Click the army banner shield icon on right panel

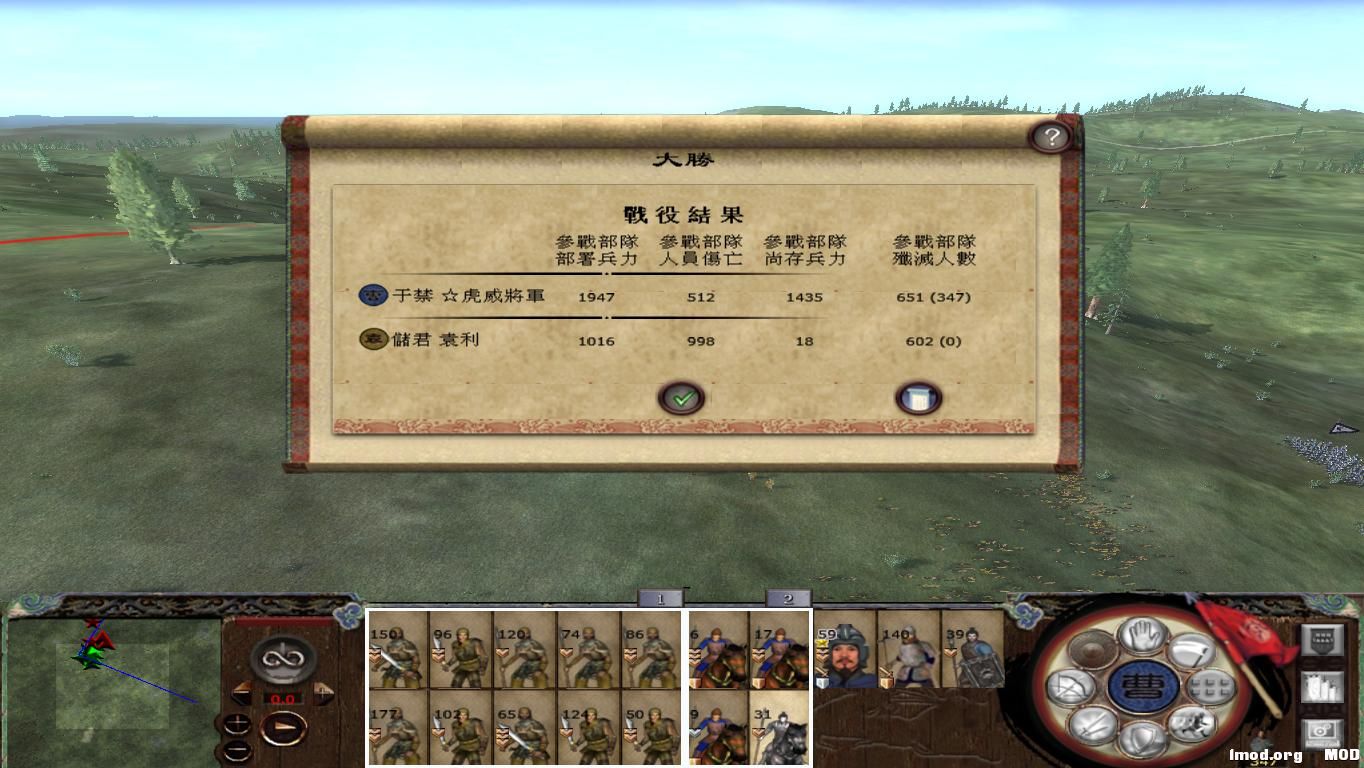click(1324, 639)
